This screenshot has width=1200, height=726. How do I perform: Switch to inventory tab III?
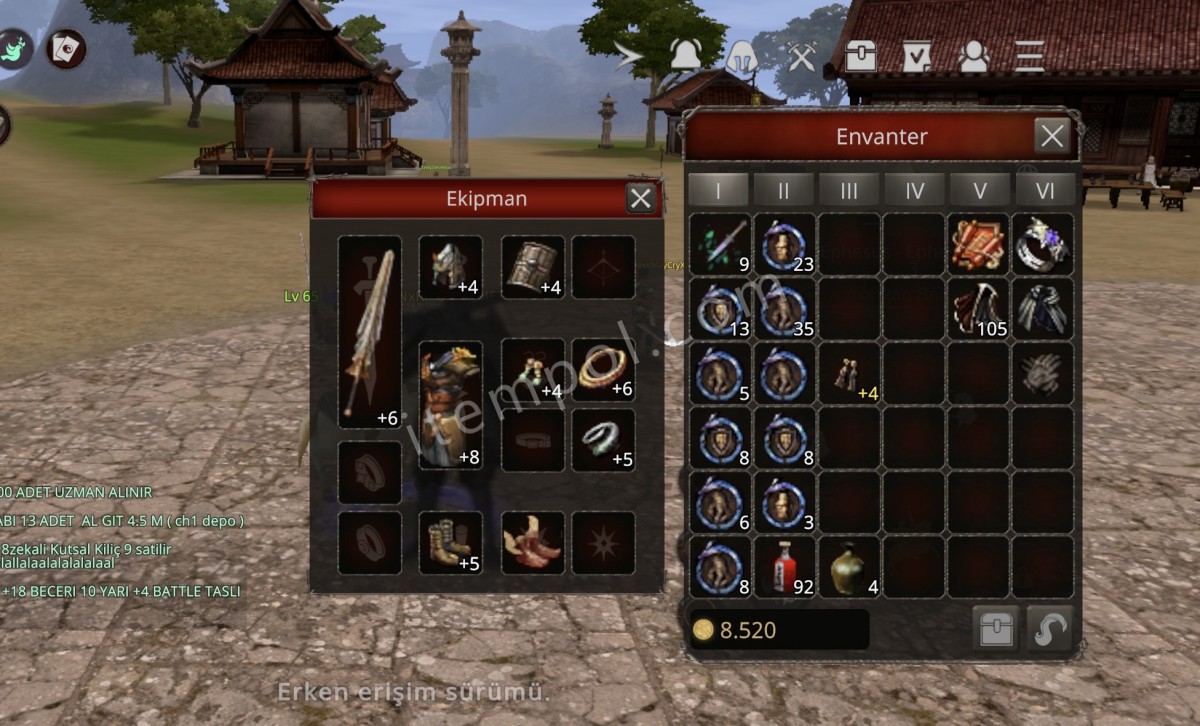(x=849, y=189)
